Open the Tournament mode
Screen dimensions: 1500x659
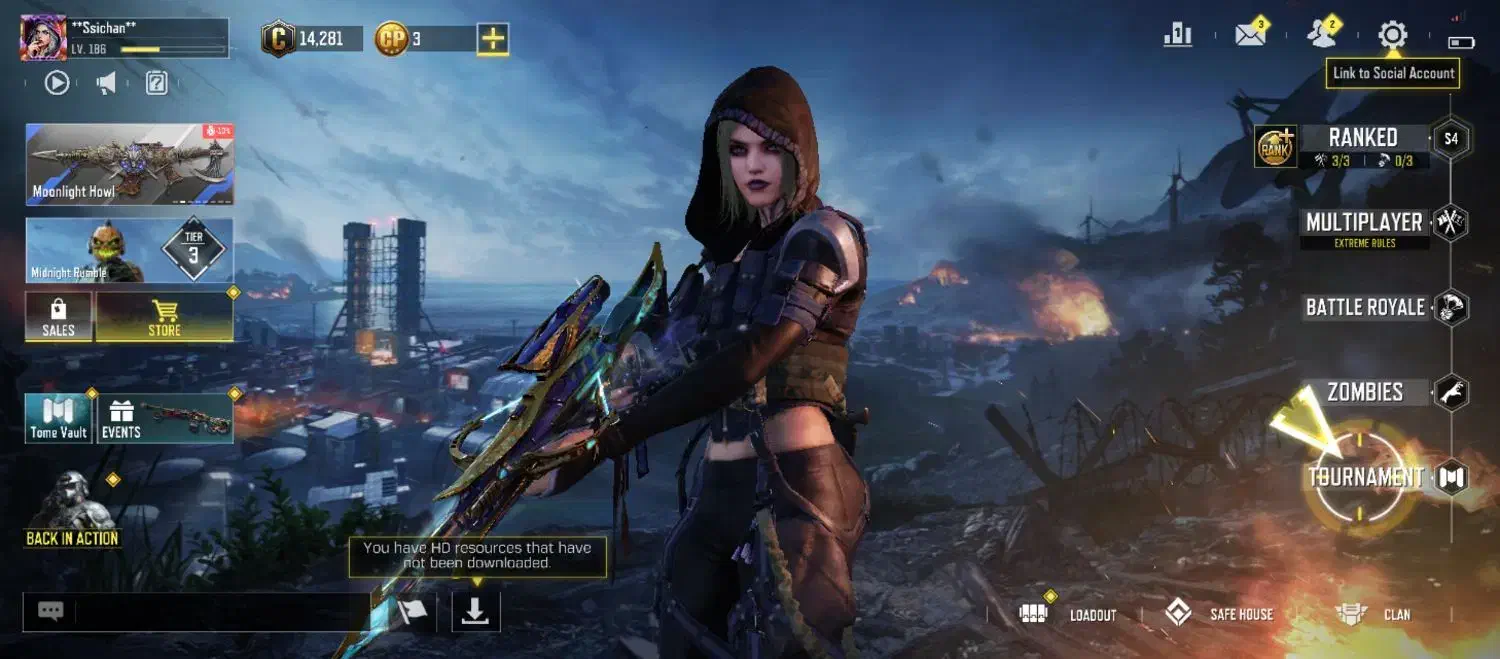pyautogui.click(x=1365, y=477)
